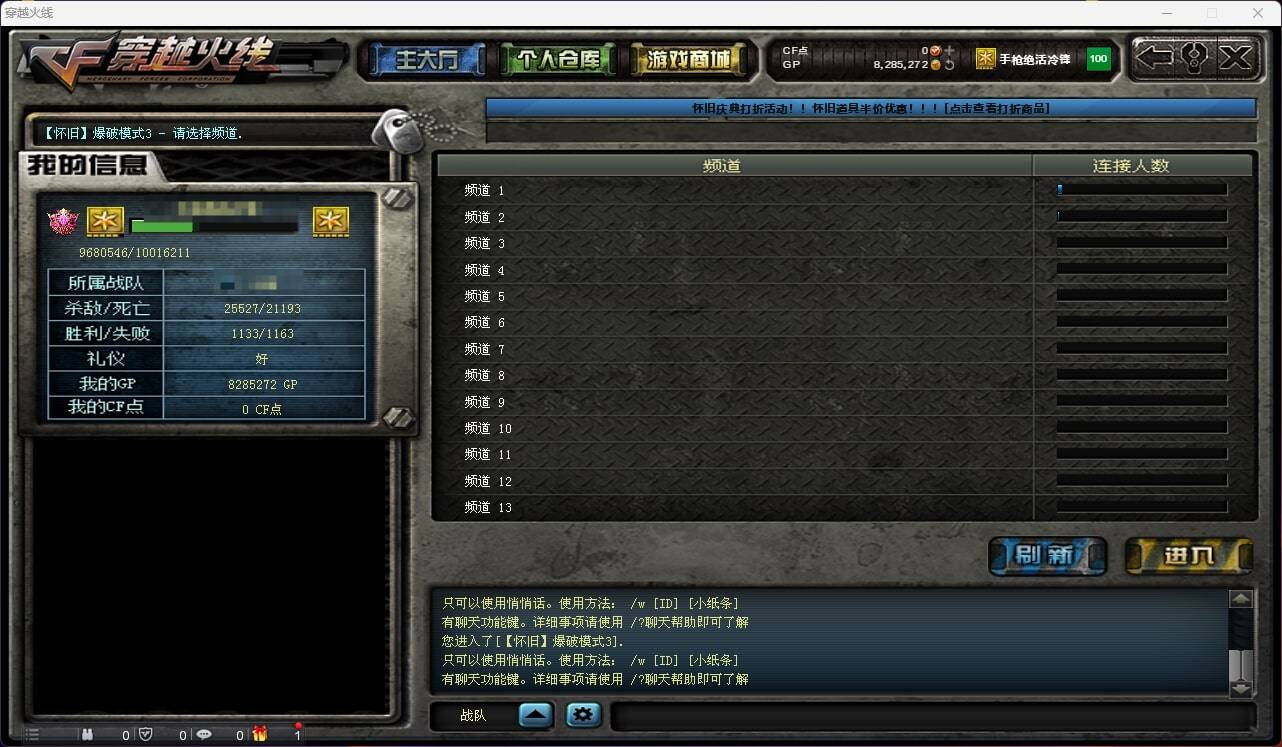
Task: Open the gear settings button near the chat bar
Action: coord(583,714)
